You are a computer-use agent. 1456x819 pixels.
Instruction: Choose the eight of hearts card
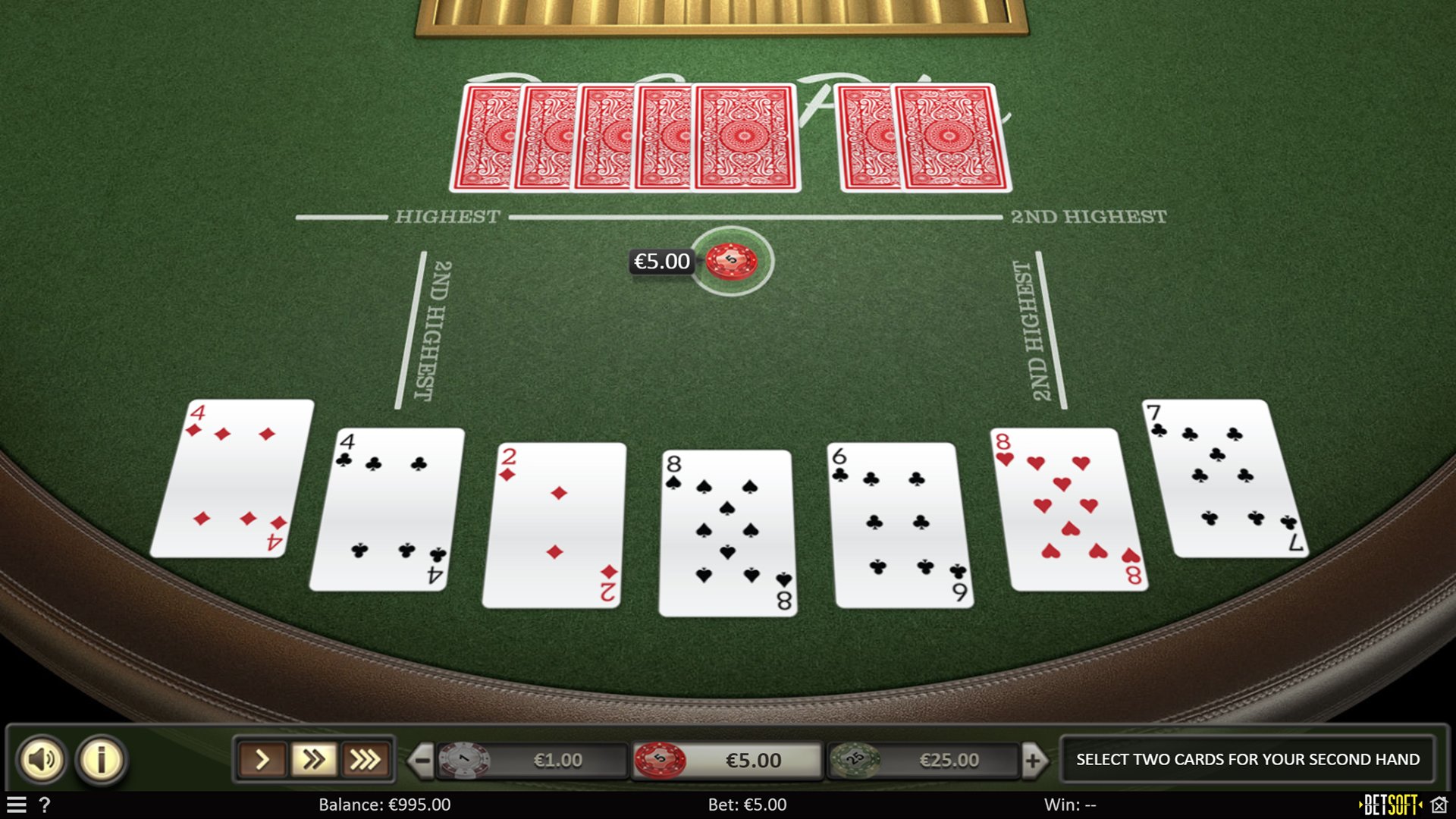tap(1068, 509)
